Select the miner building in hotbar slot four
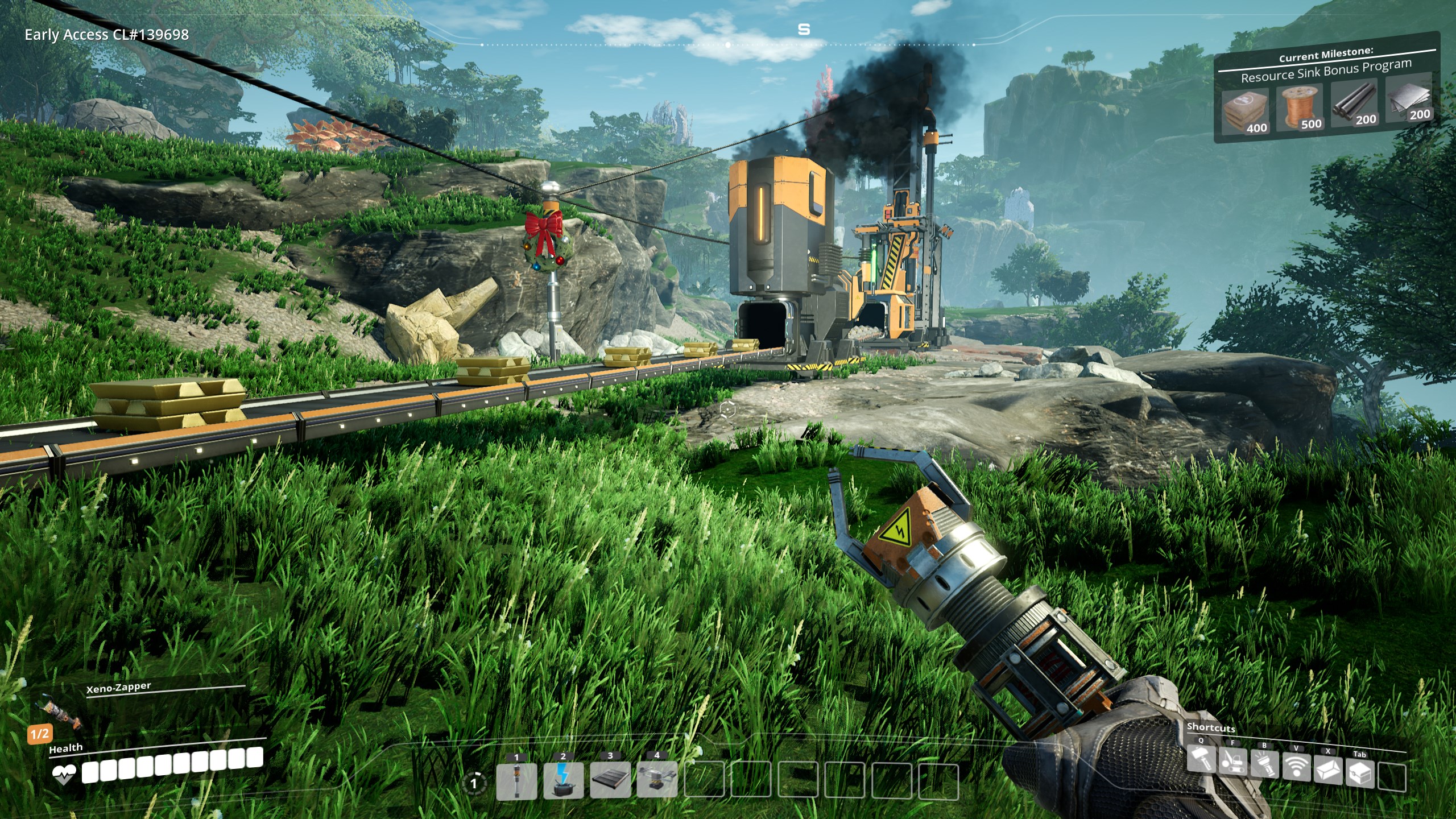Image resolution: width=1456 pixels, height=819 pixels. tap(657, 779)
